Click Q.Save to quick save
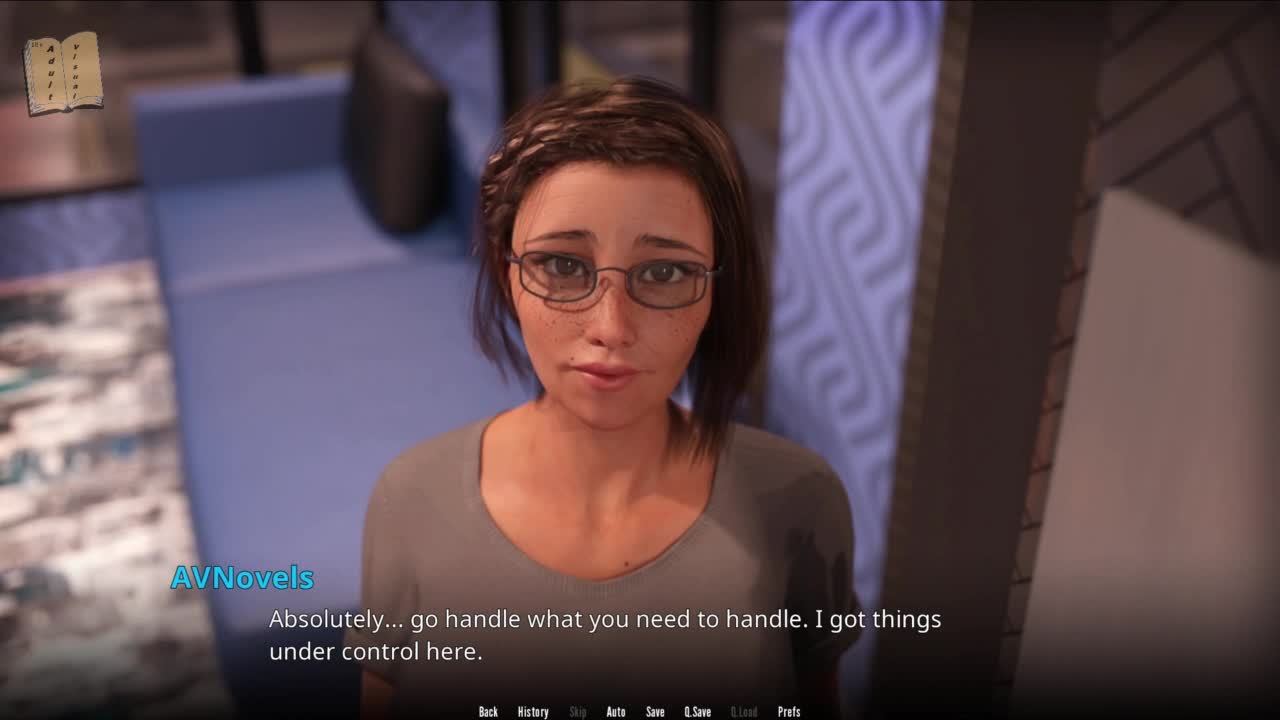Screen dimensions: 1280x720 click(x=698, y=712)
